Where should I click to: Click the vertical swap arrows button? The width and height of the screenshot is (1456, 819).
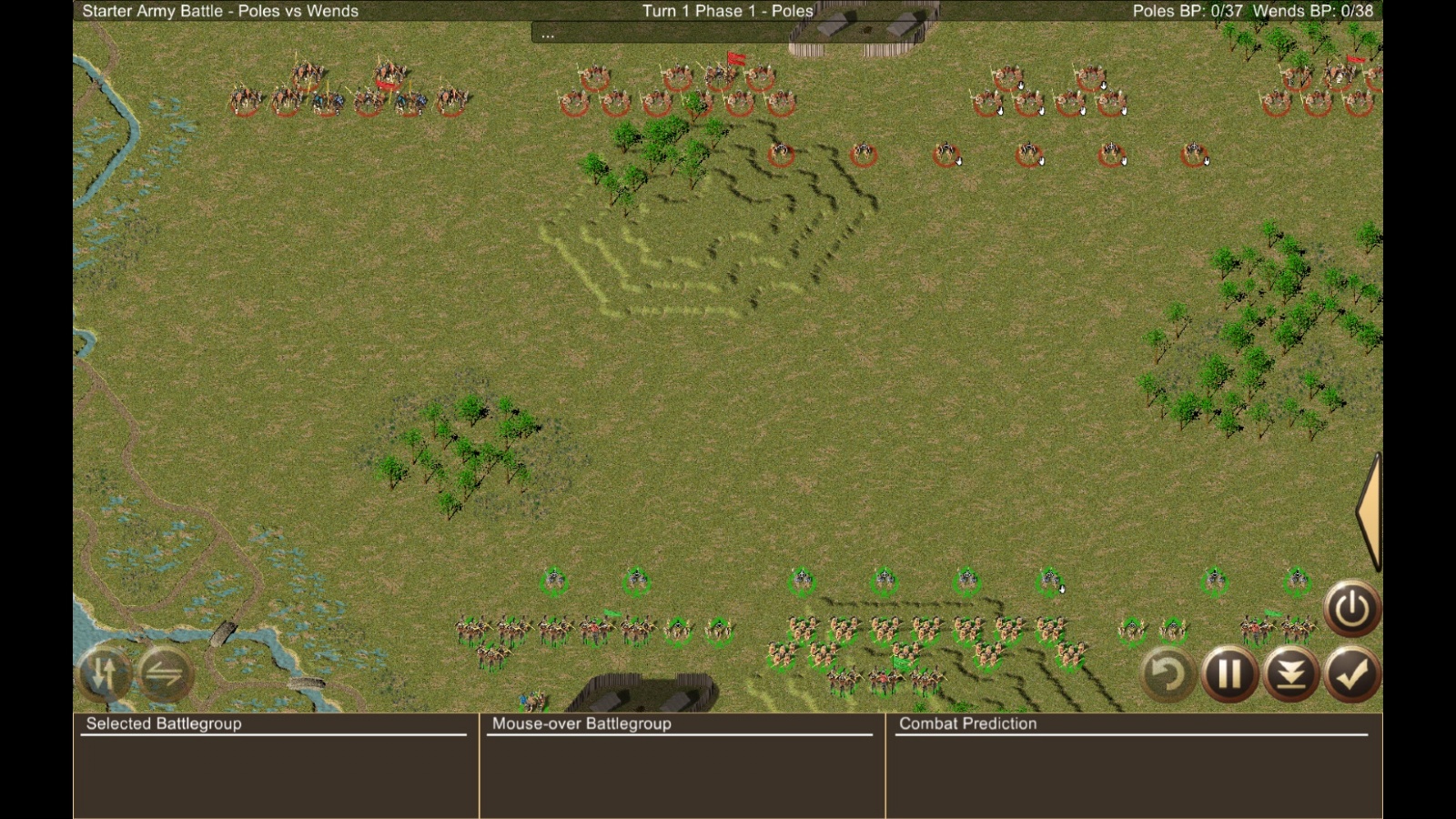point(104,674)
